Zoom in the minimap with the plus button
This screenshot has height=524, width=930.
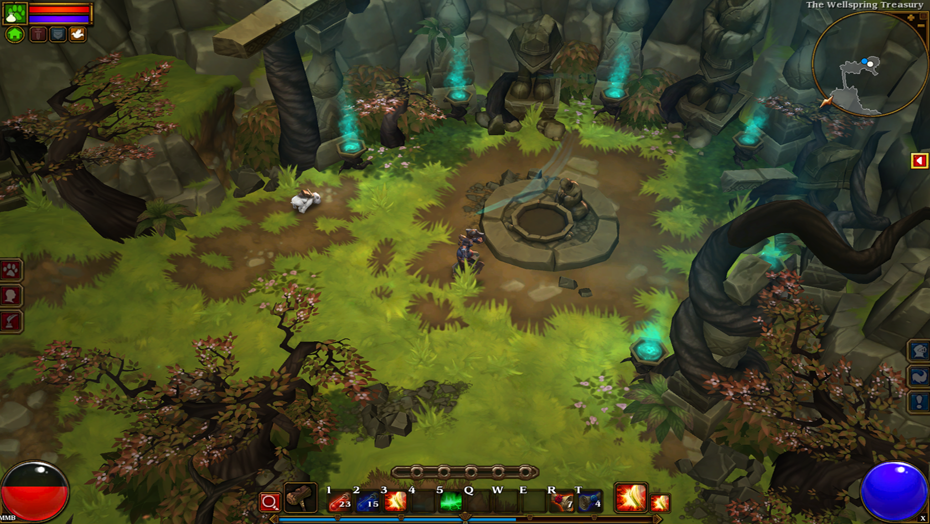click(911, 16)
